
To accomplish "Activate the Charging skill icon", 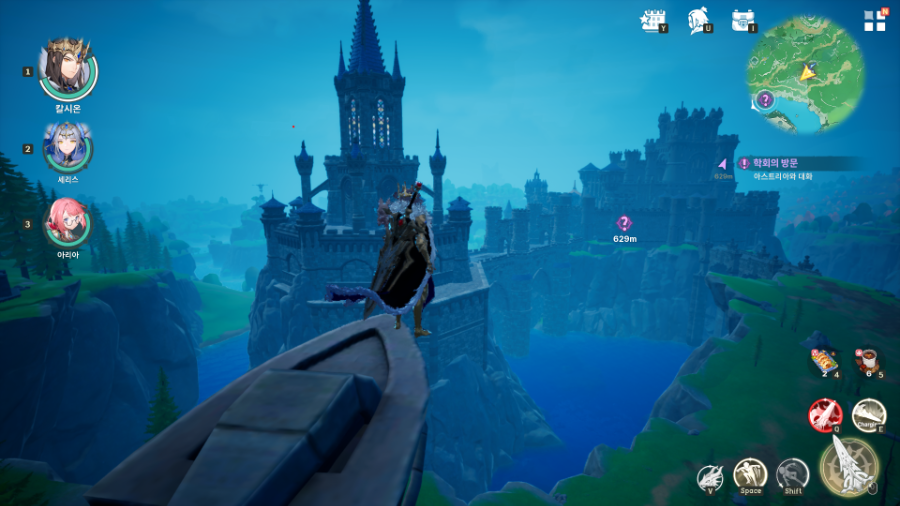I will pyautogui.click(x=868, y=413).
